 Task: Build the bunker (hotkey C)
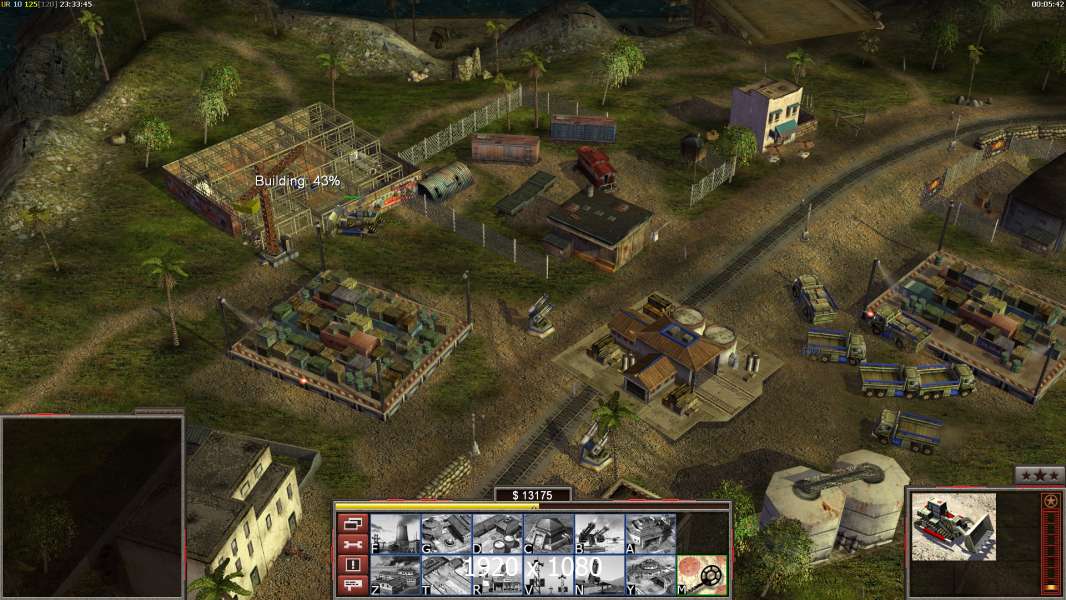(548, 534)
